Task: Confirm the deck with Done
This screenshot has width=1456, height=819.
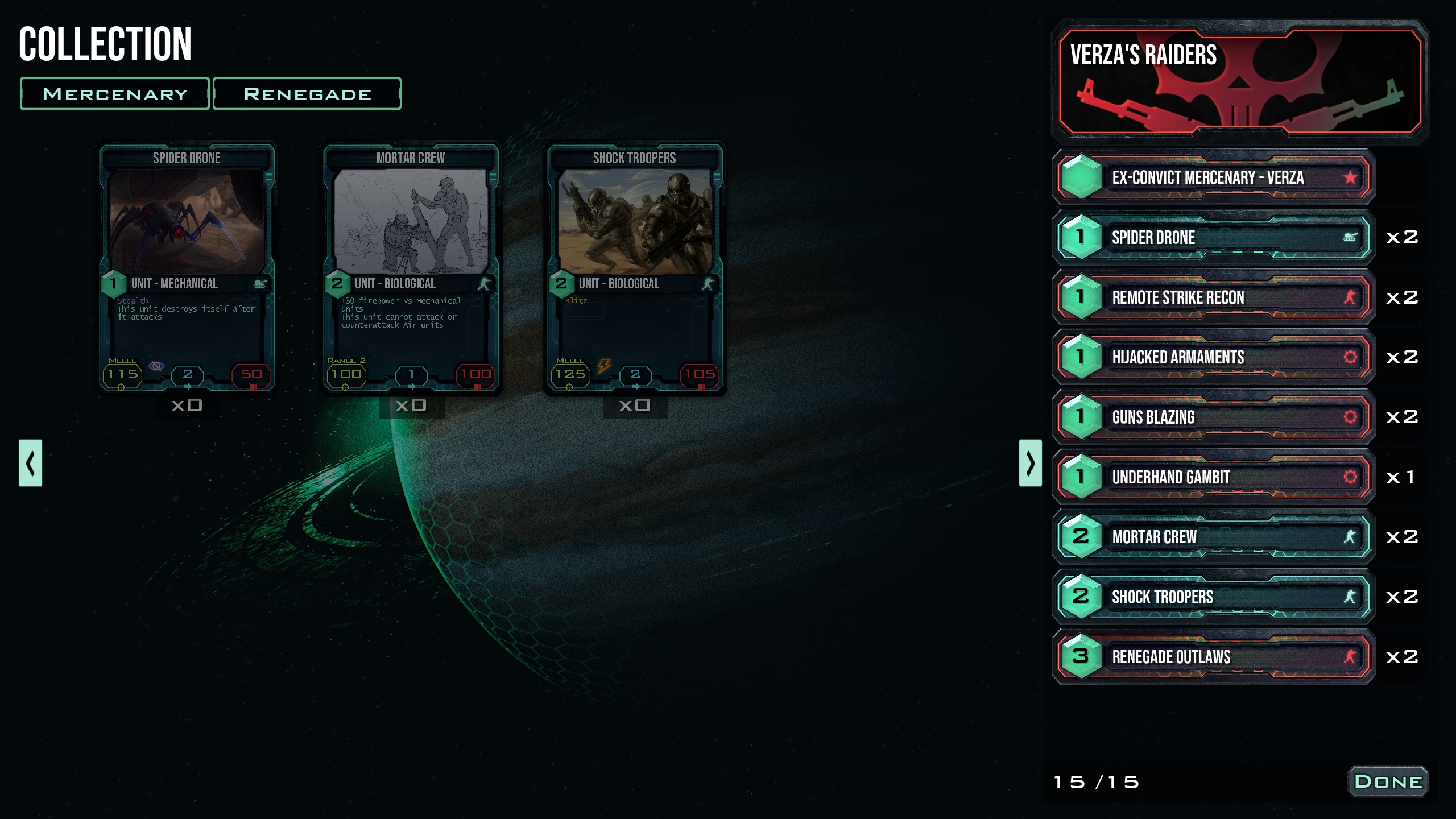Action: tap(1388, 782)
